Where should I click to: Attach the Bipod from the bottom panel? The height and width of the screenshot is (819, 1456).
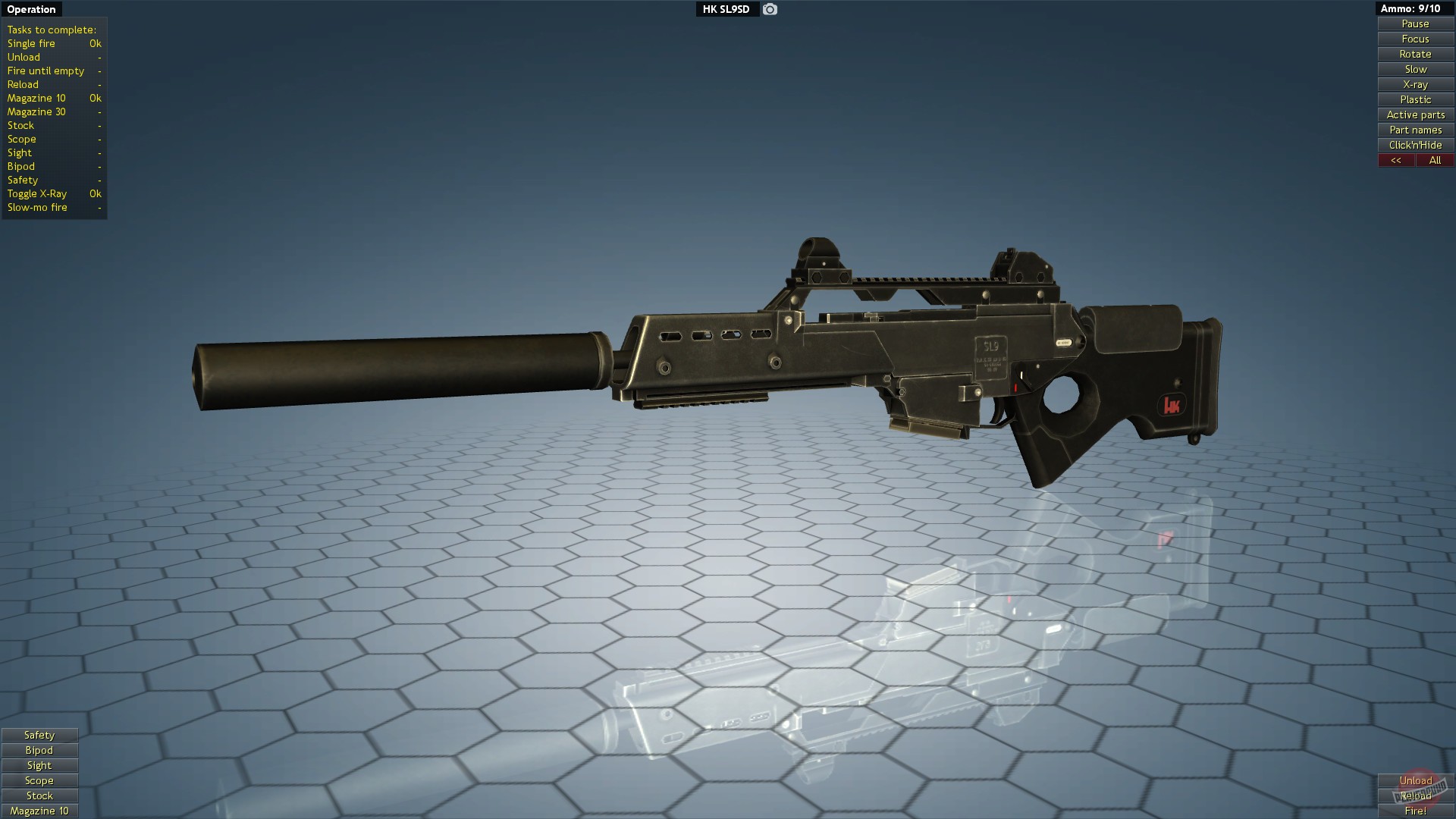[x=39, y=750]
